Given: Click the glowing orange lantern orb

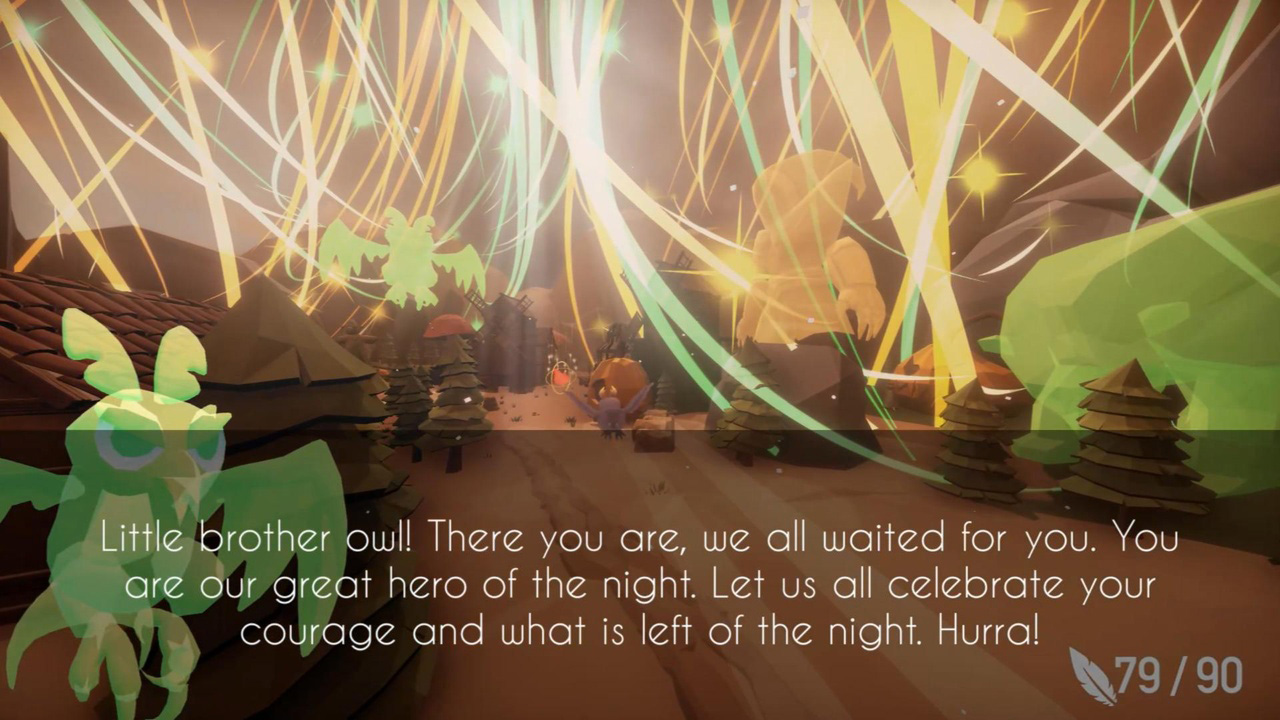Looking at the screenshot, I should (x=560, y=375).
